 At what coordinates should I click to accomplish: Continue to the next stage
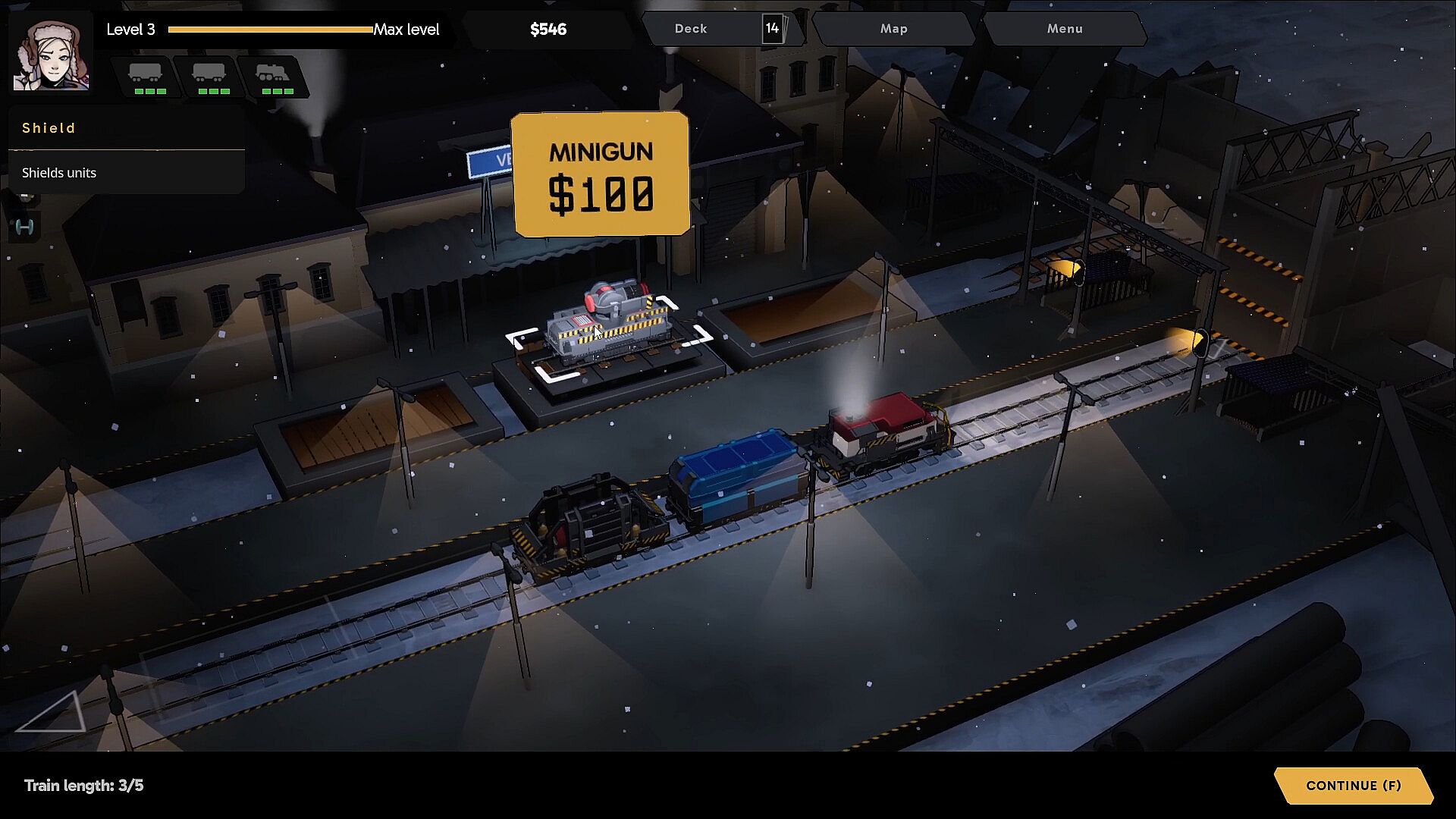tap(1353, 786)
